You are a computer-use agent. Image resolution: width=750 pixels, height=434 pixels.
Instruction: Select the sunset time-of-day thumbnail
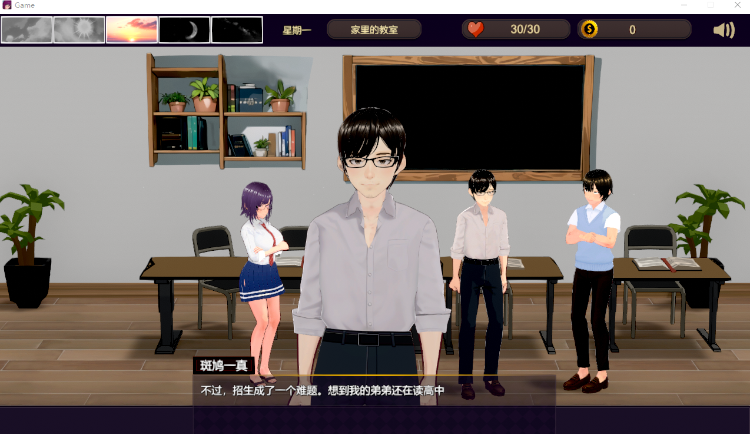131,30
